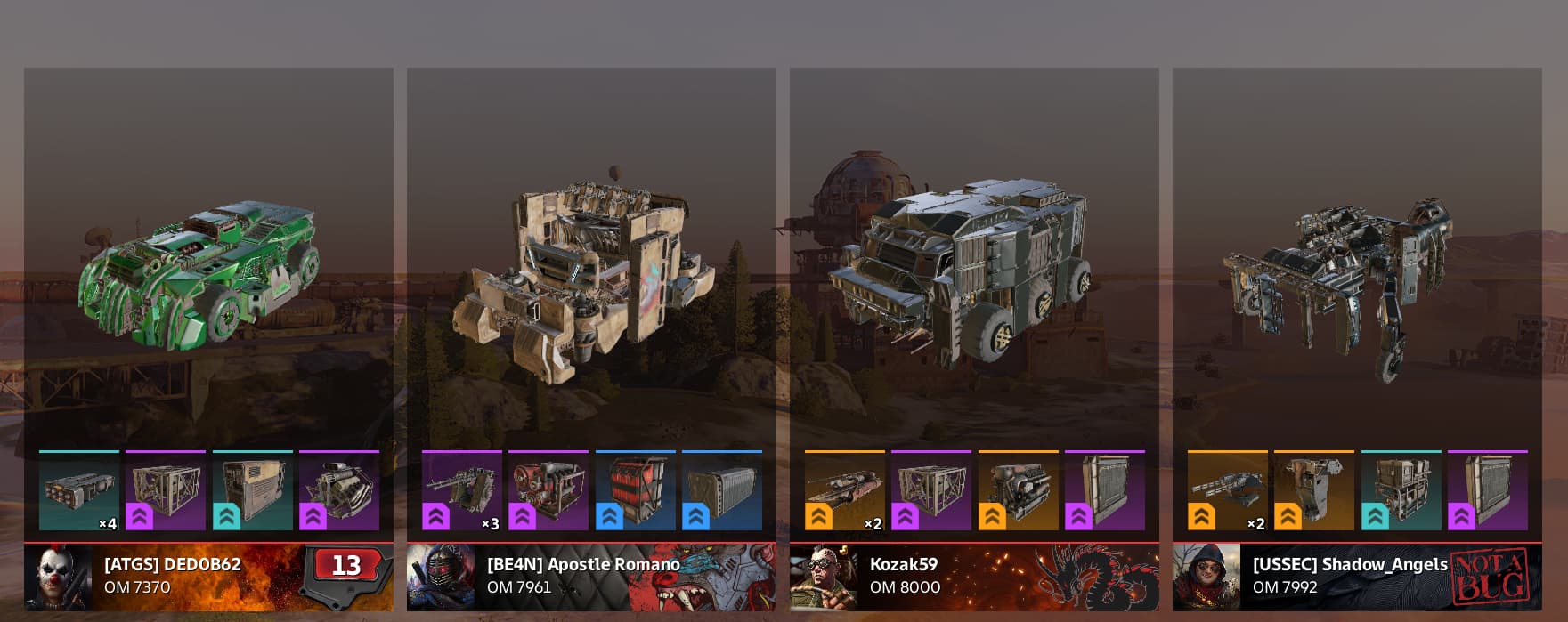This screenshot has height=622, width=1568.
Task: Choose the red barrel module in Apostle Romano's loadout
Action: coord(635,490)
